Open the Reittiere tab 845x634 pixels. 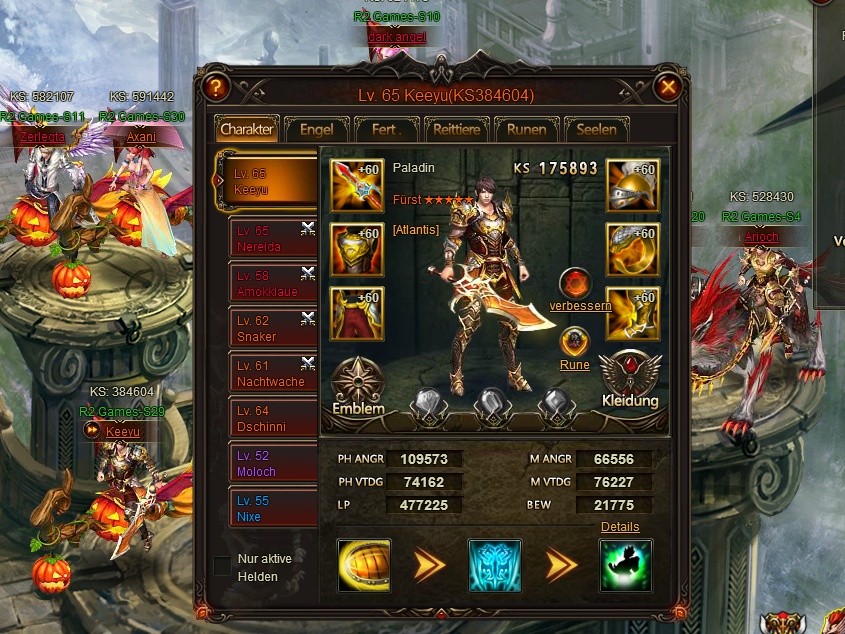point(456,129)
